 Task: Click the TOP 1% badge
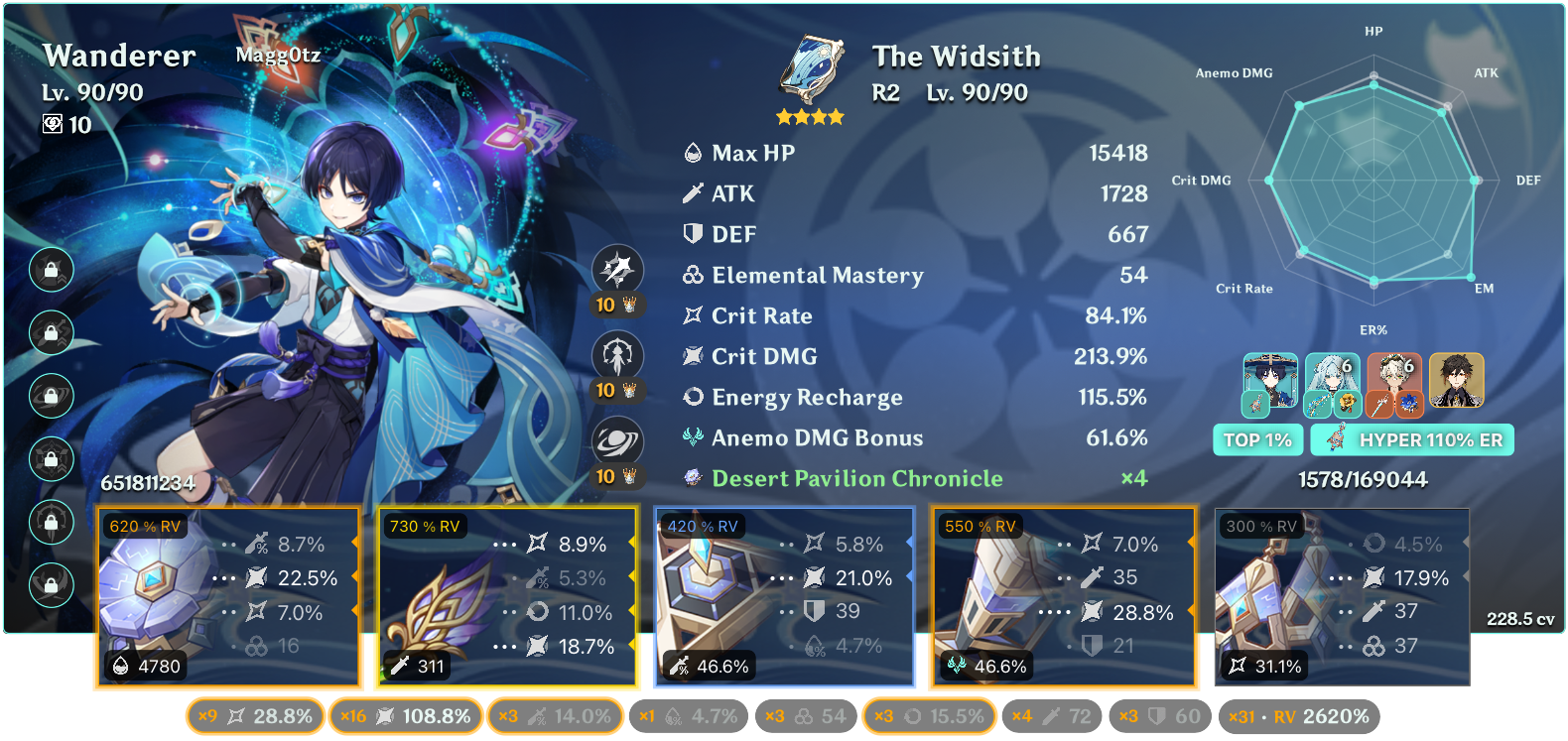point(1257,439)
